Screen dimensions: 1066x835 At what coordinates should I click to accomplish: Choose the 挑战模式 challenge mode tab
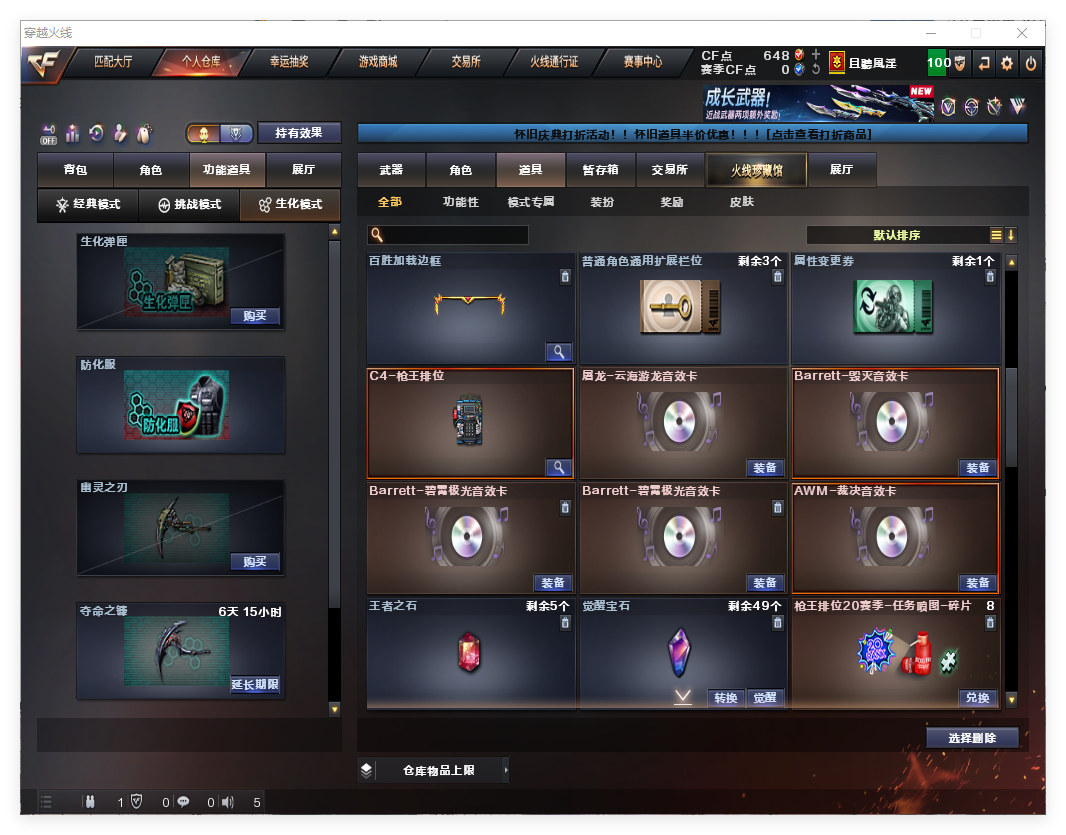click(190, 205)
